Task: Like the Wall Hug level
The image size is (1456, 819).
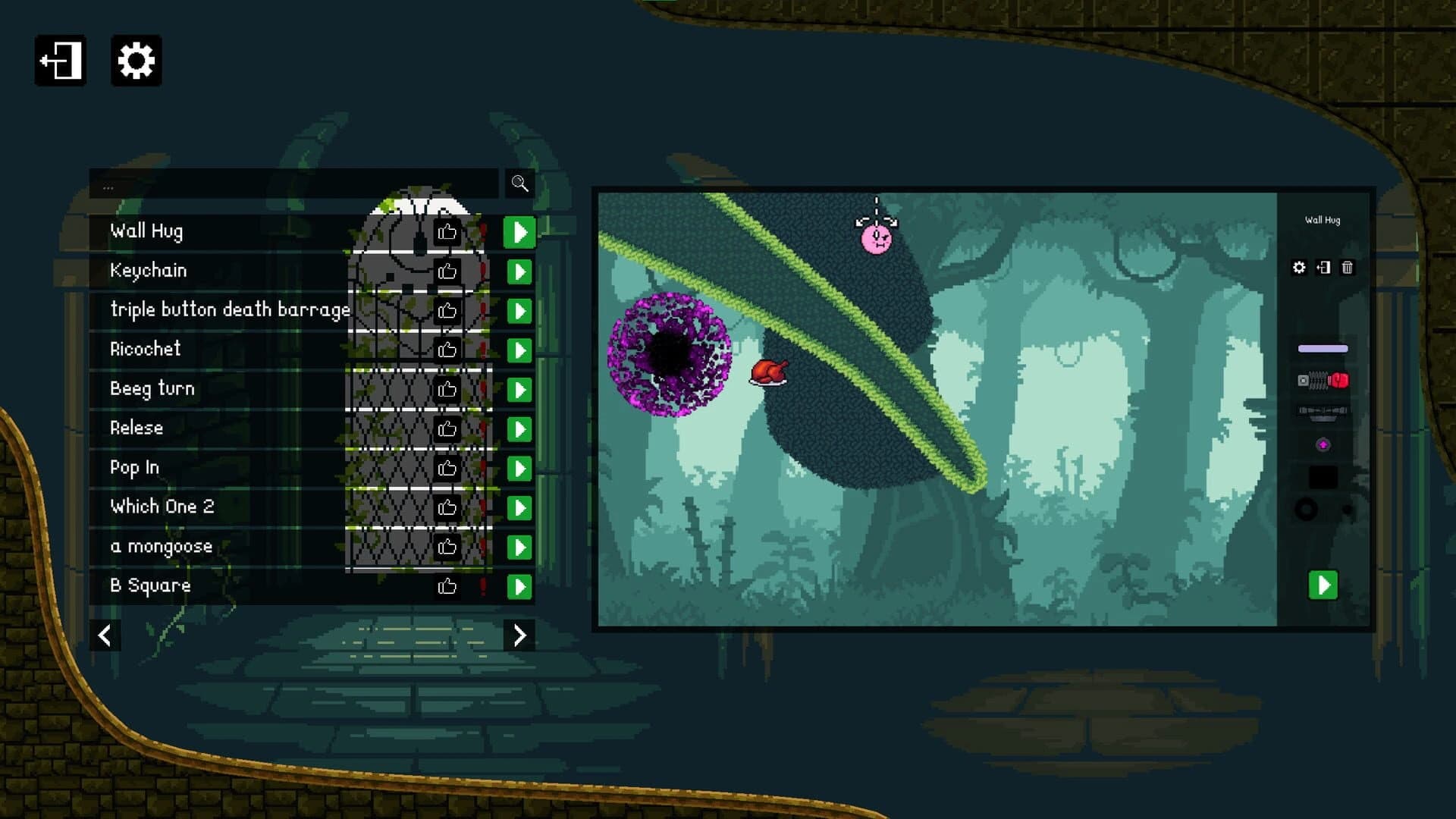Action: pyautogui.click(x=447, y=232)
